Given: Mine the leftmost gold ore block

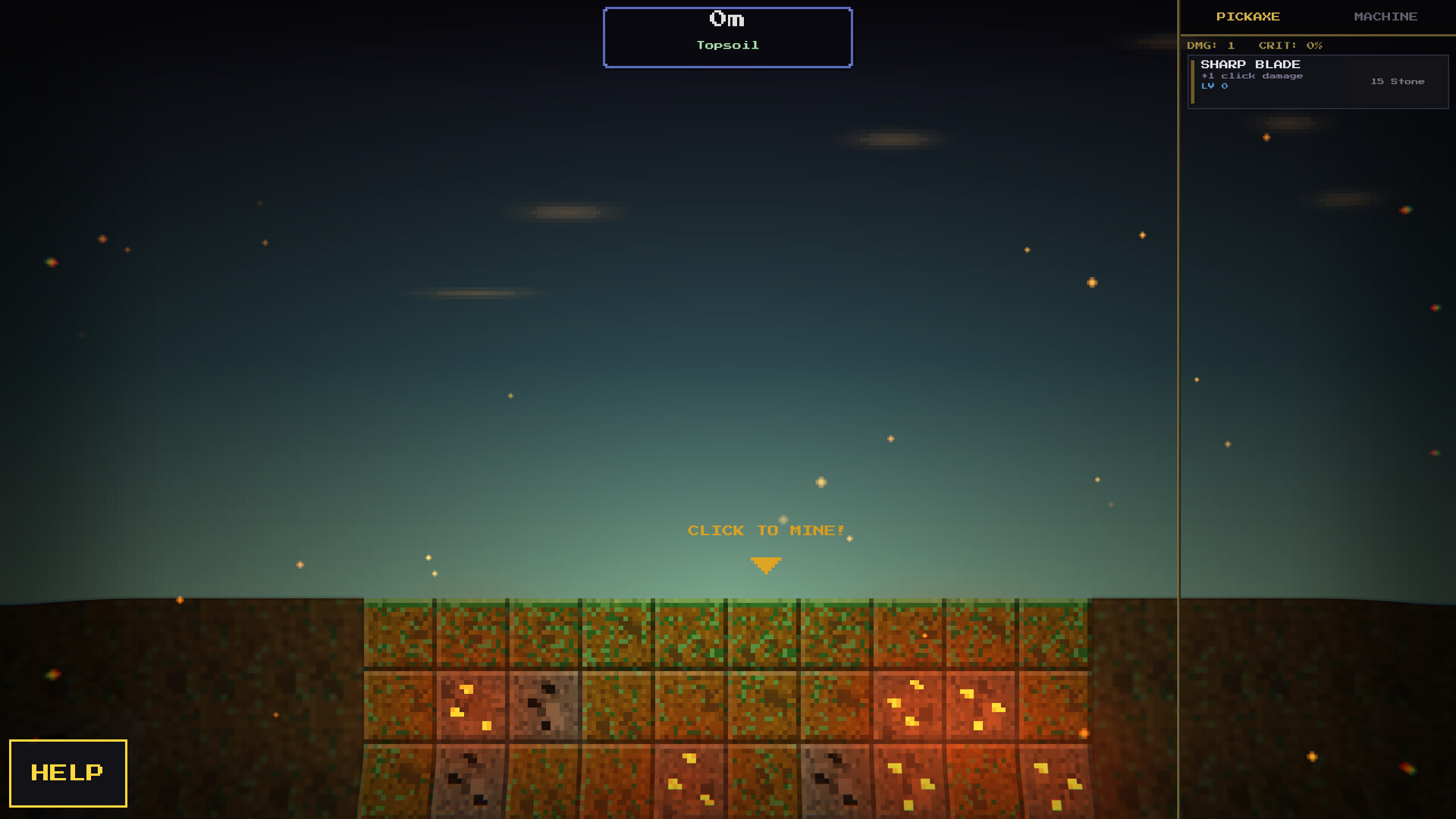Looking at the screenshot, I should click(x=470, y=704).
